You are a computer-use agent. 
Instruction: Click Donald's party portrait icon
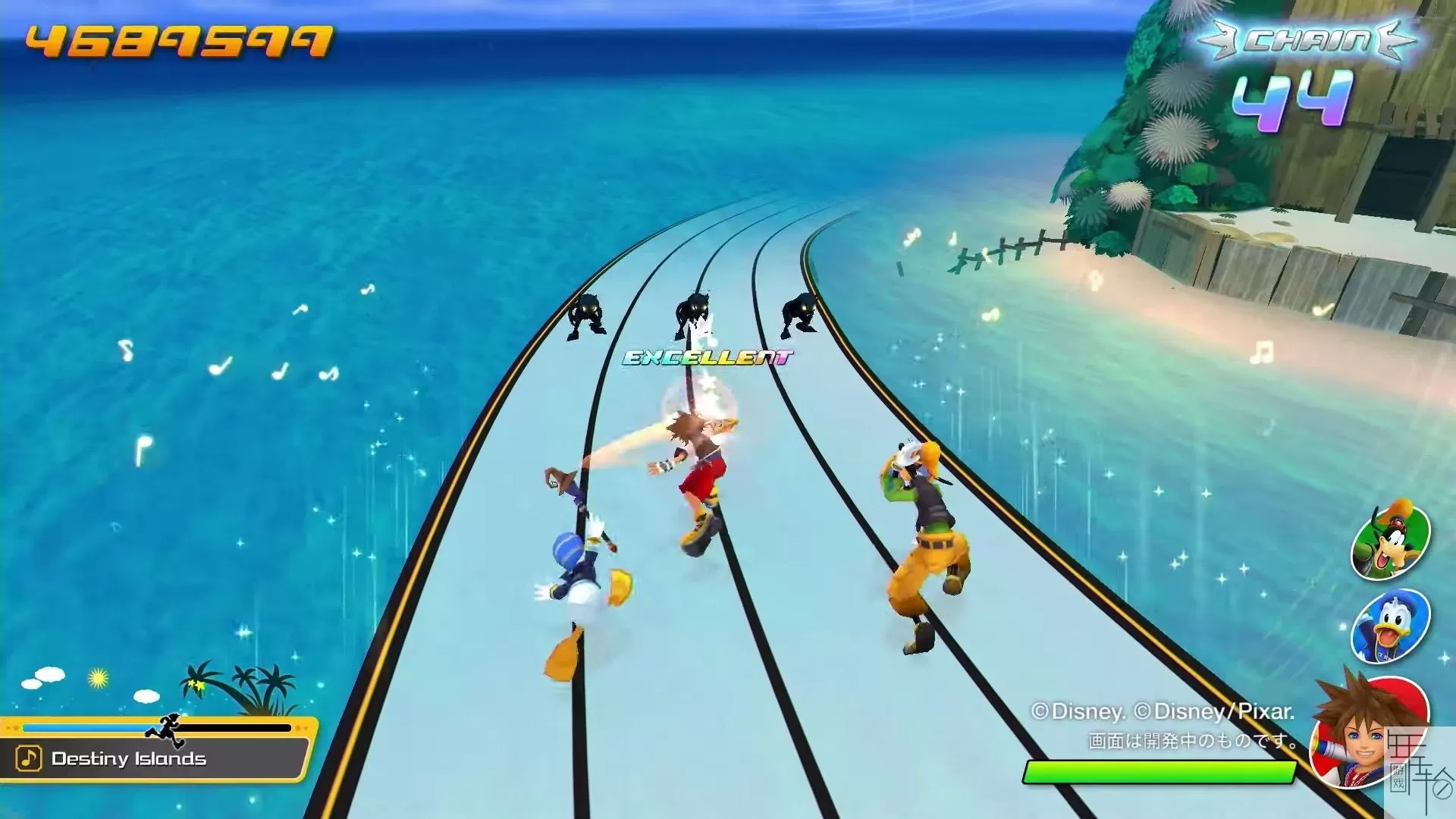(x=1390, y=626)
